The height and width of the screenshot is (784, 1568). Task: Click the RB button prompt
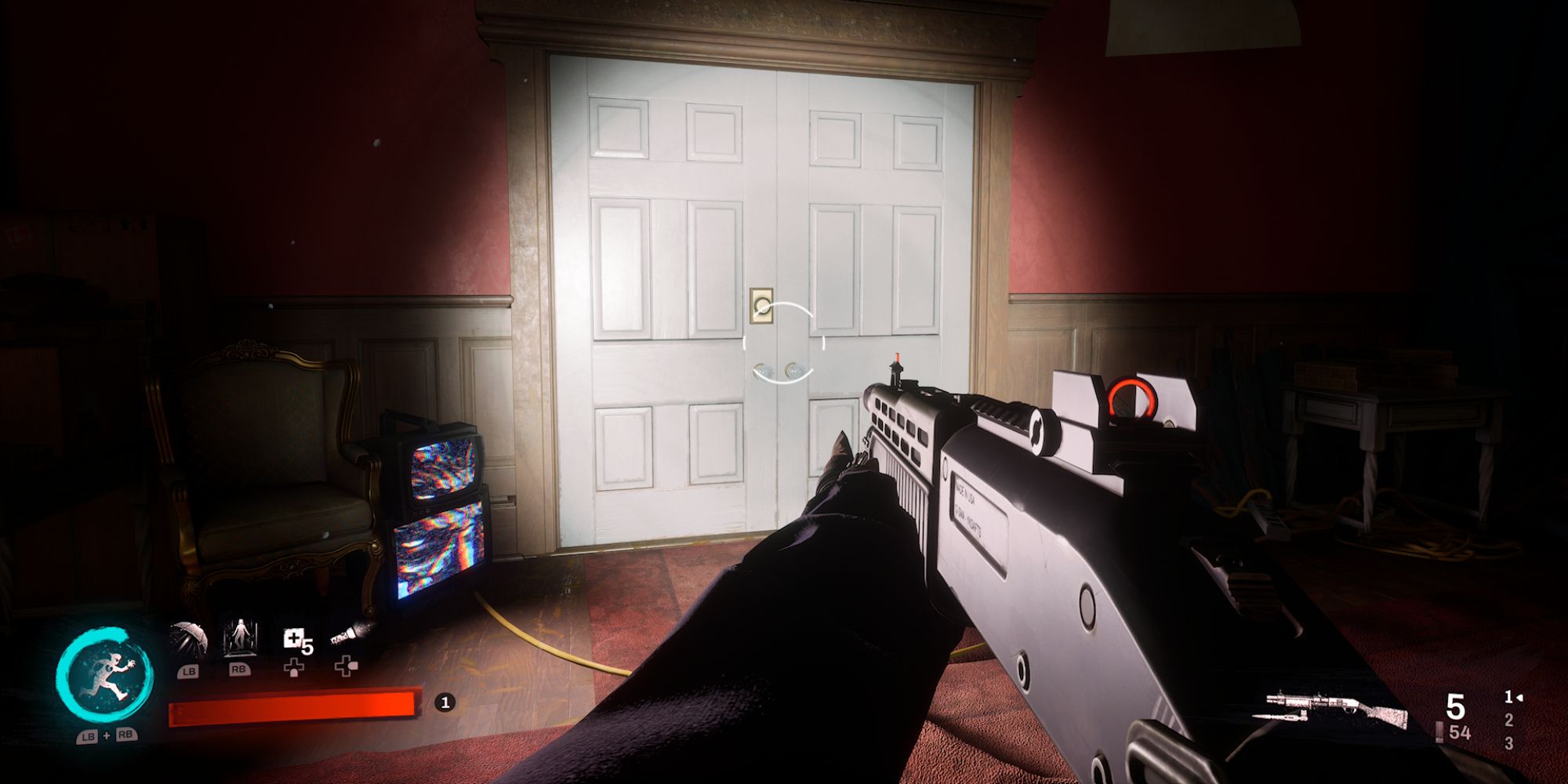[239, 670]
